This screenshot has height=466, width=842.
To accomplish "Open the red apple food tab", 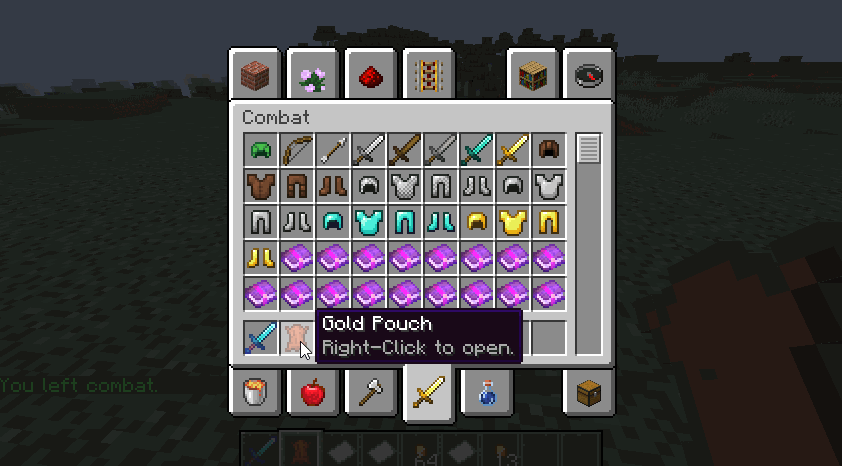I will pyautogui.click(x=312, y=391).
